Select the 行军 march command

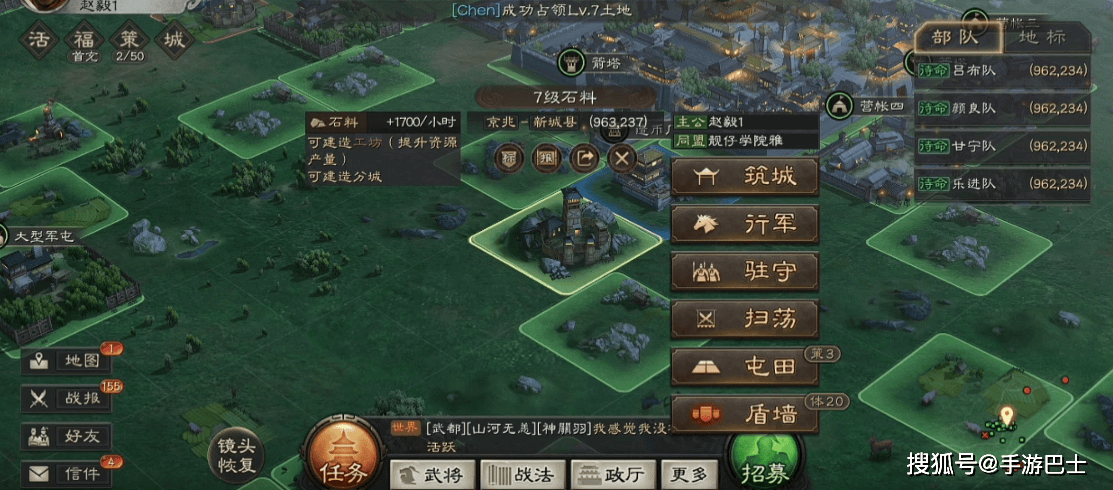pos(744,225)
